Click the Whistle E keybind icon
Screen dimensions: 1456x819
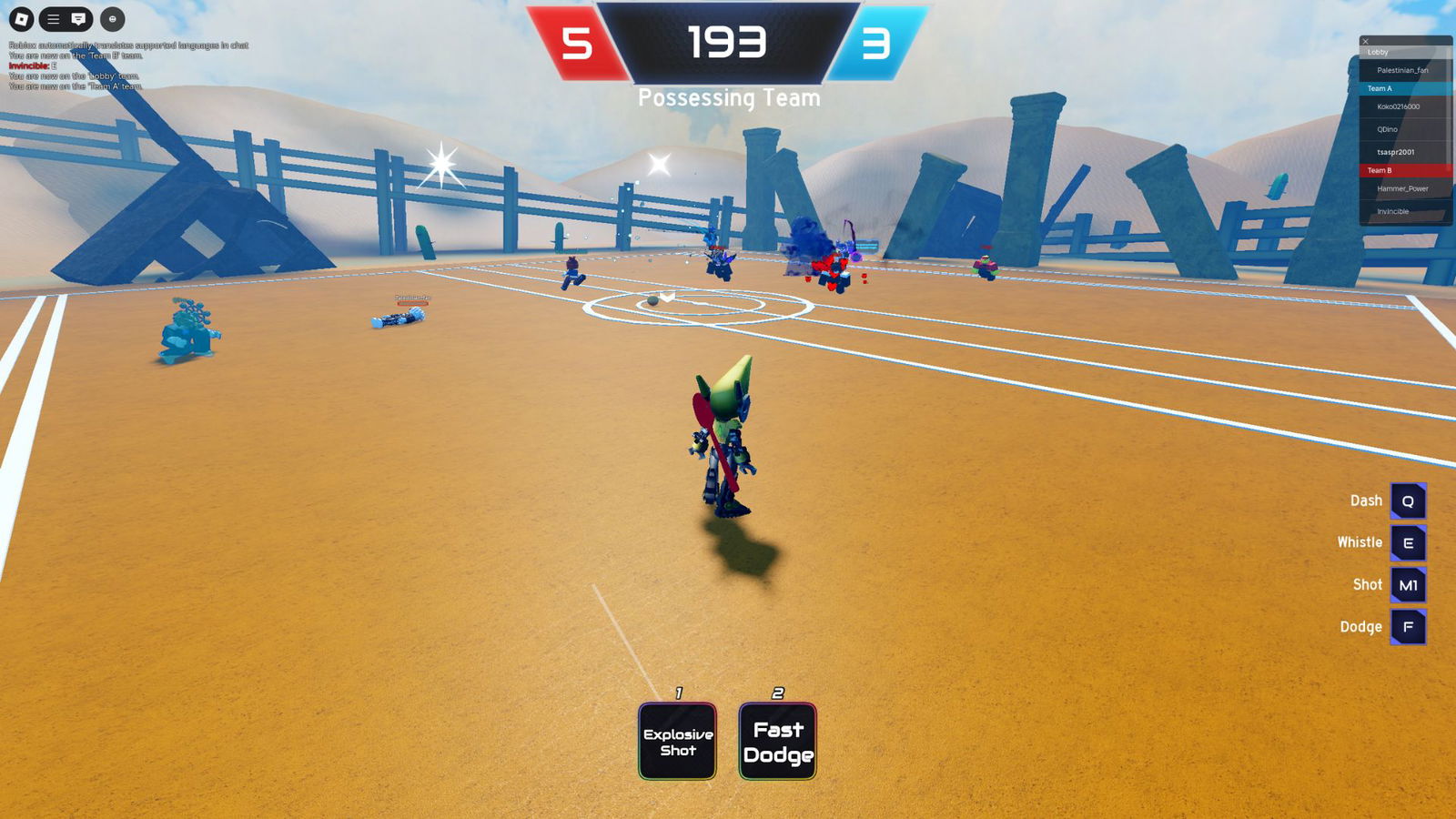click(x=1407, y=542)
